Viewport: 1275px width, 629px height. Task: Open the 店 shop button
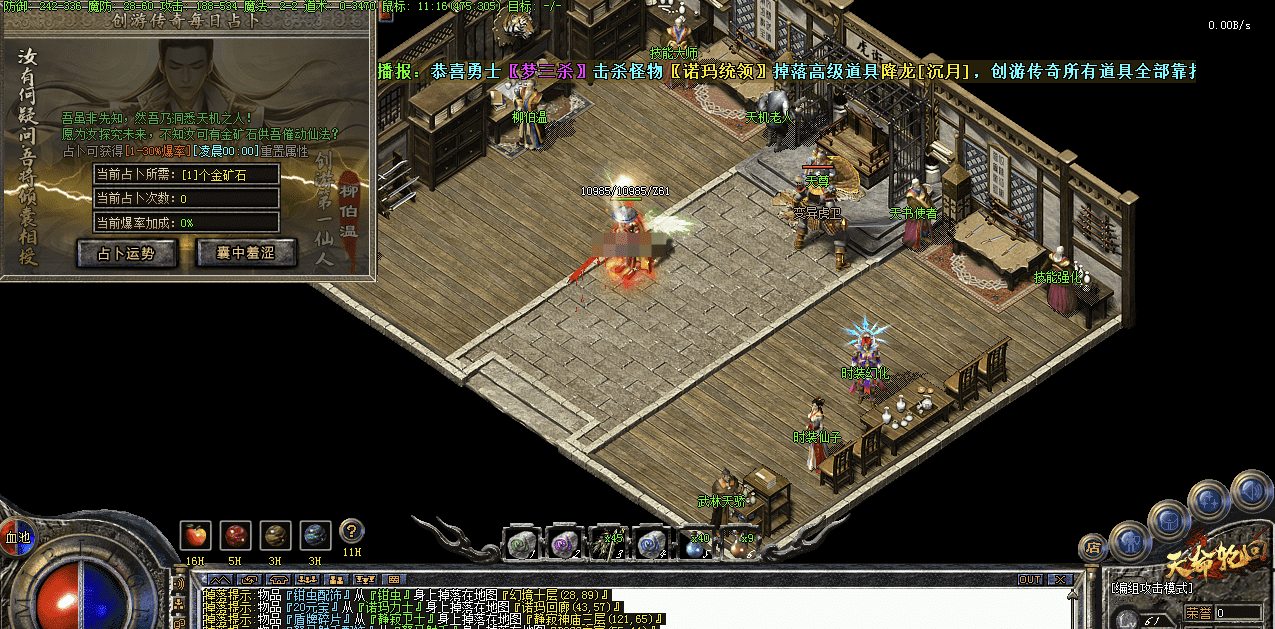click(x=1093, y=547)
